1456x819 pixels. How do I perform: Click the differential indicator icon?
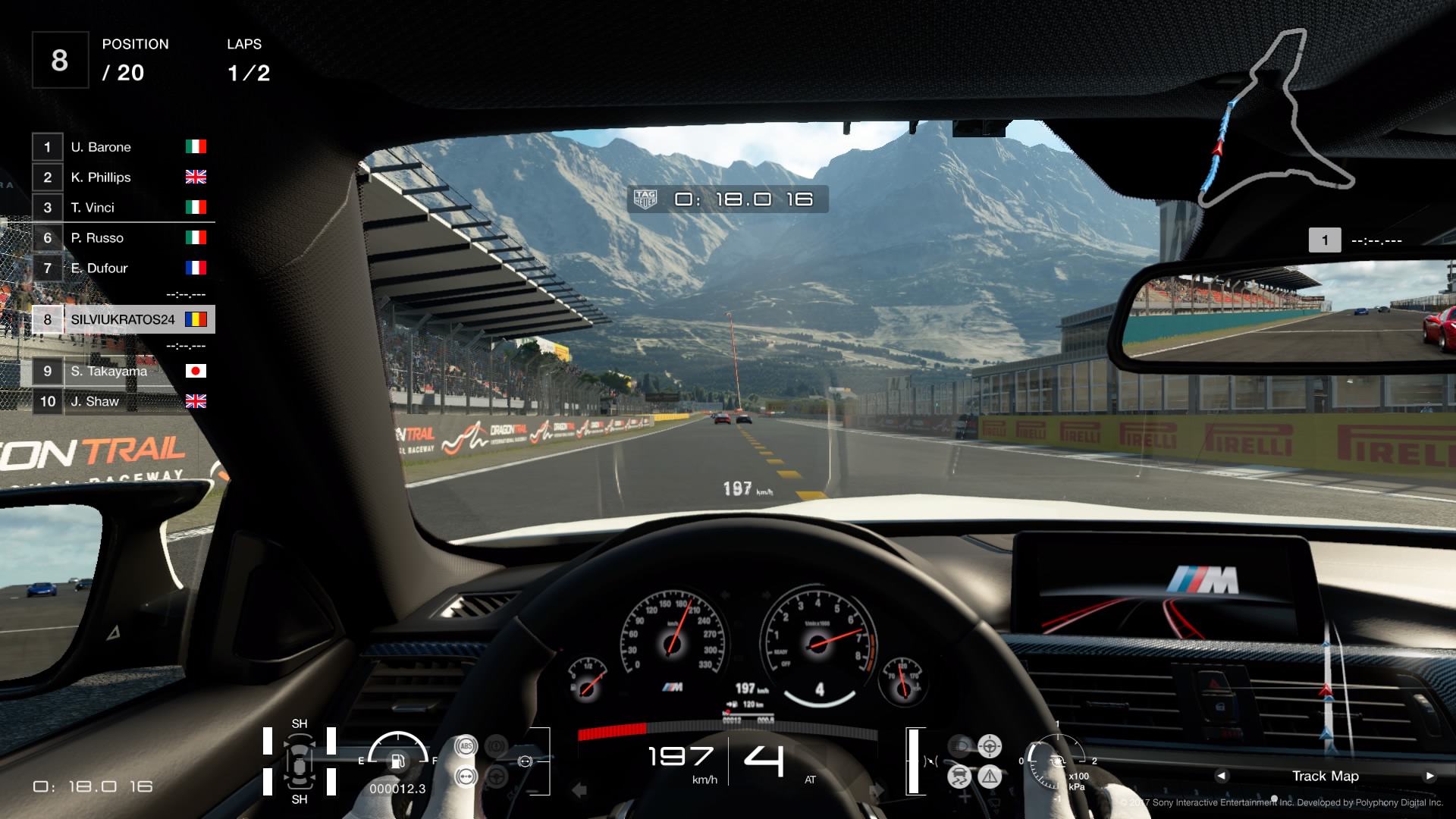[x=466, y=776]
